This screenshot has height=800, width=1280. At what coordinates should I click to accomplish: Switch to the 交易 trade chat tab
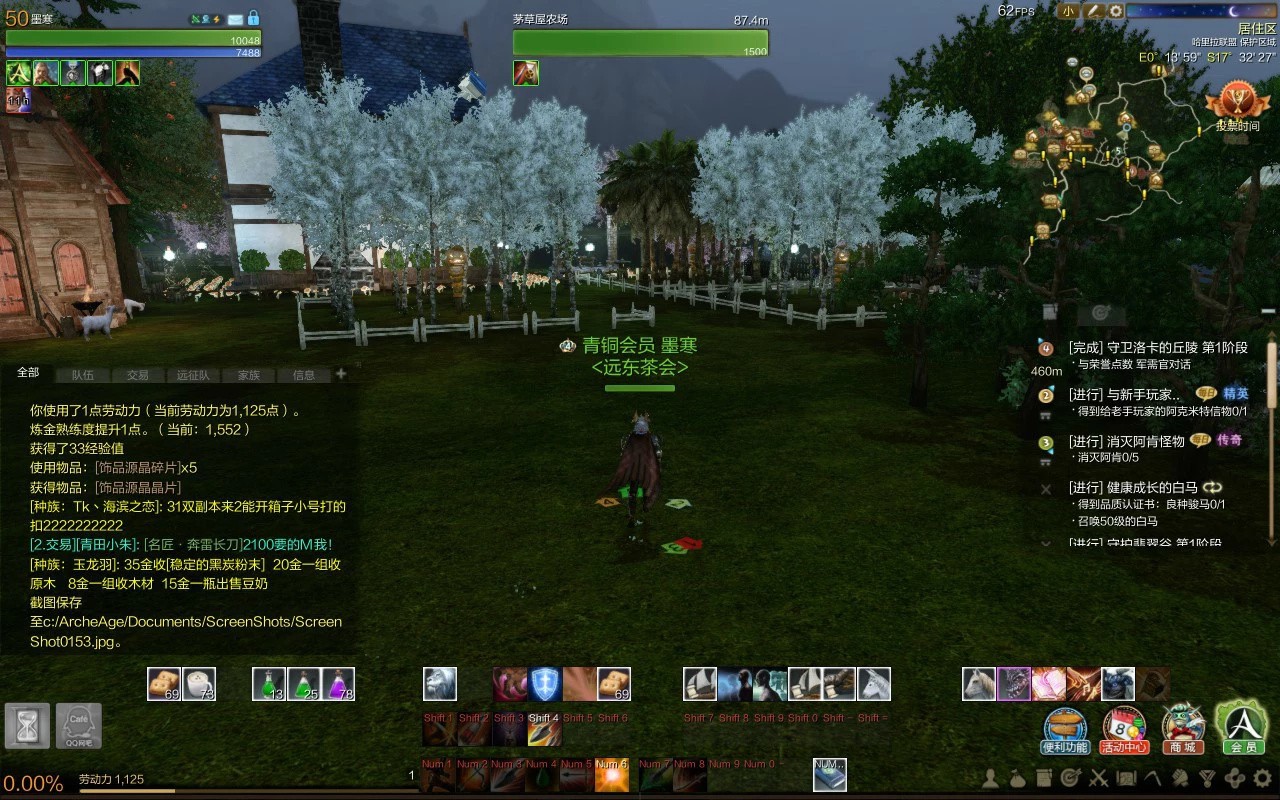coord(137,375)
